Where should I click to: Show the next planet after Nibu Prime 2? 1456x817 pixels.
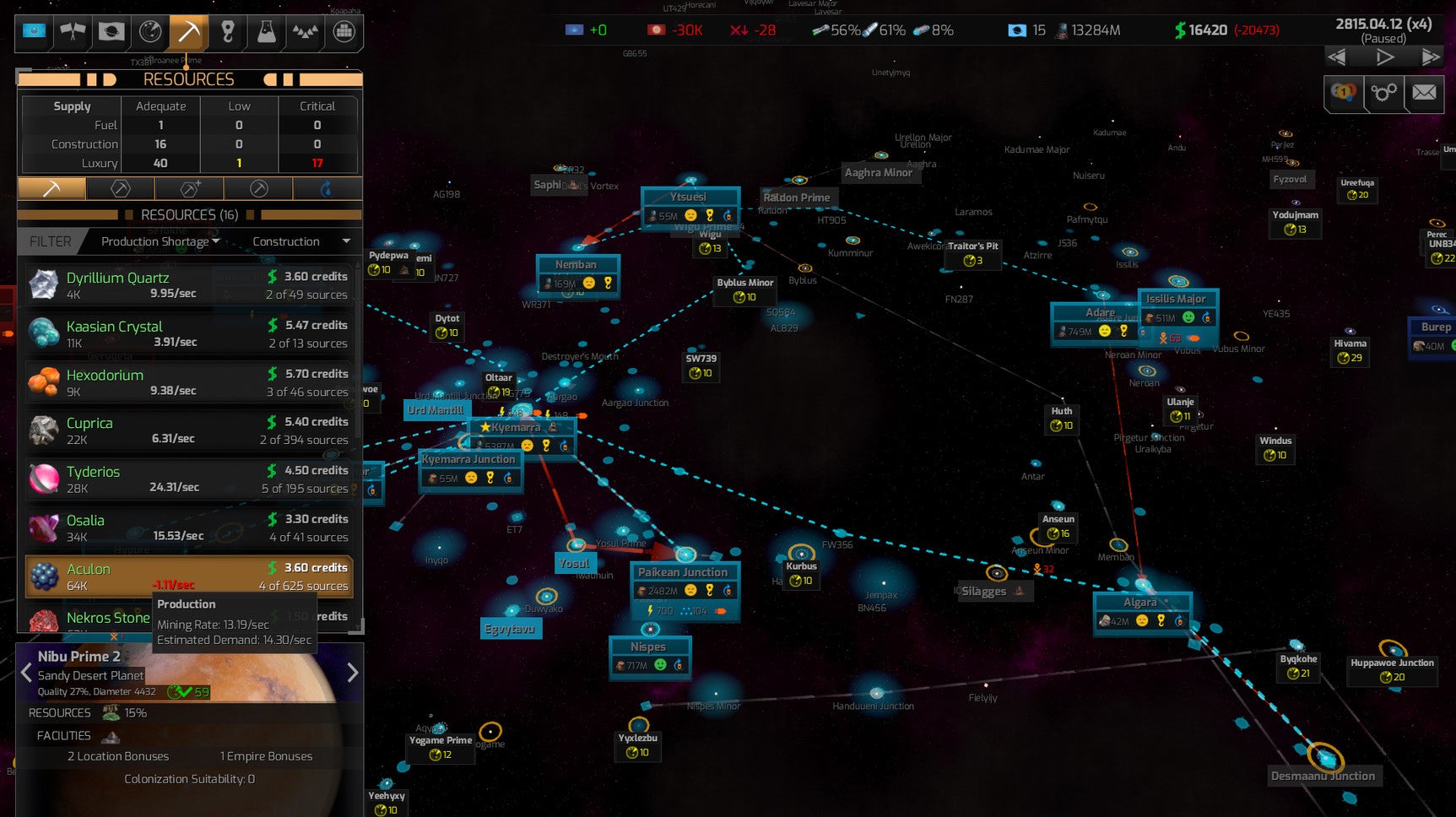coord(352,673)
